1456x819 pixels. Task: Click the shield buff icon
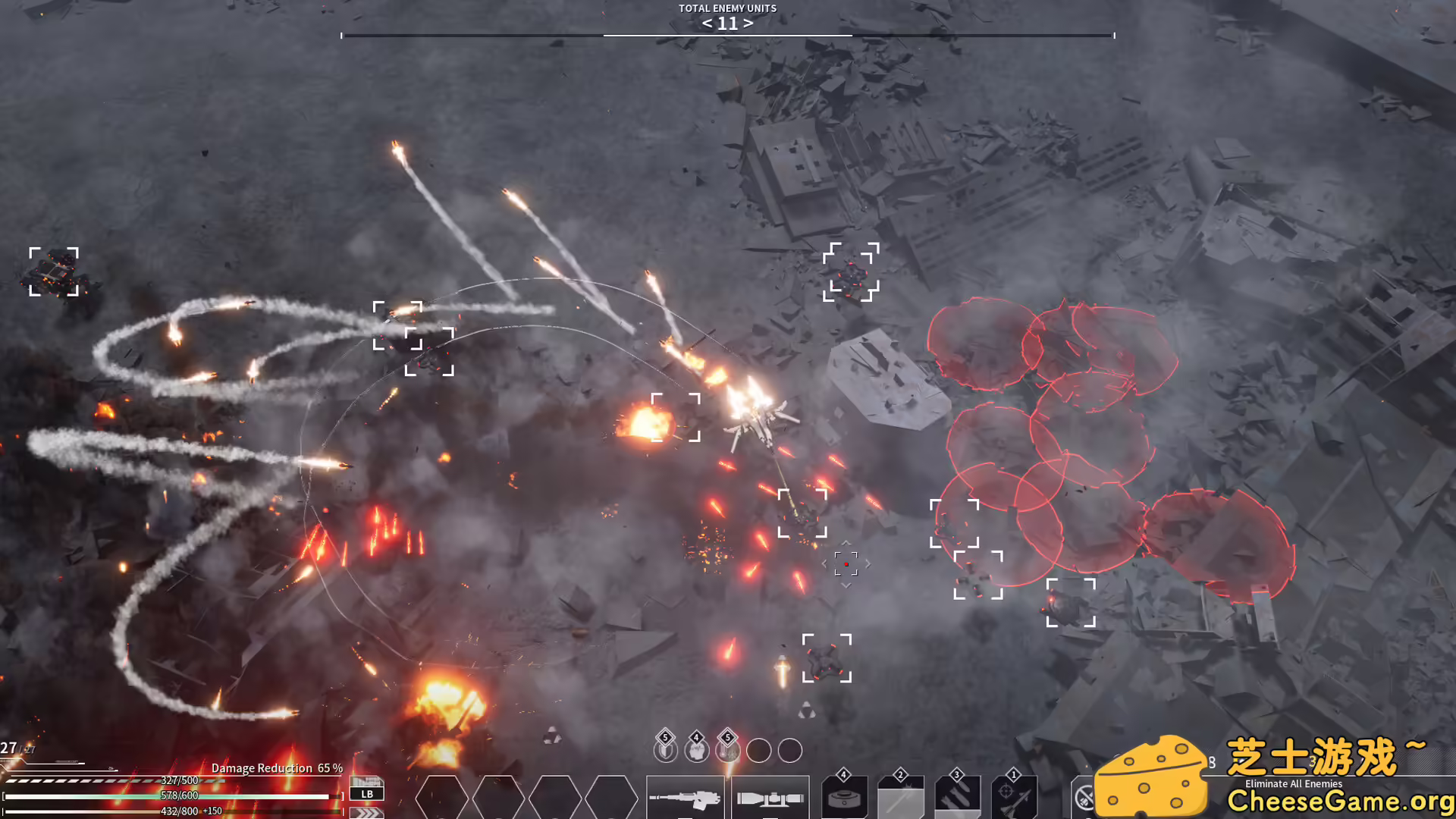(x=665, y=750)
